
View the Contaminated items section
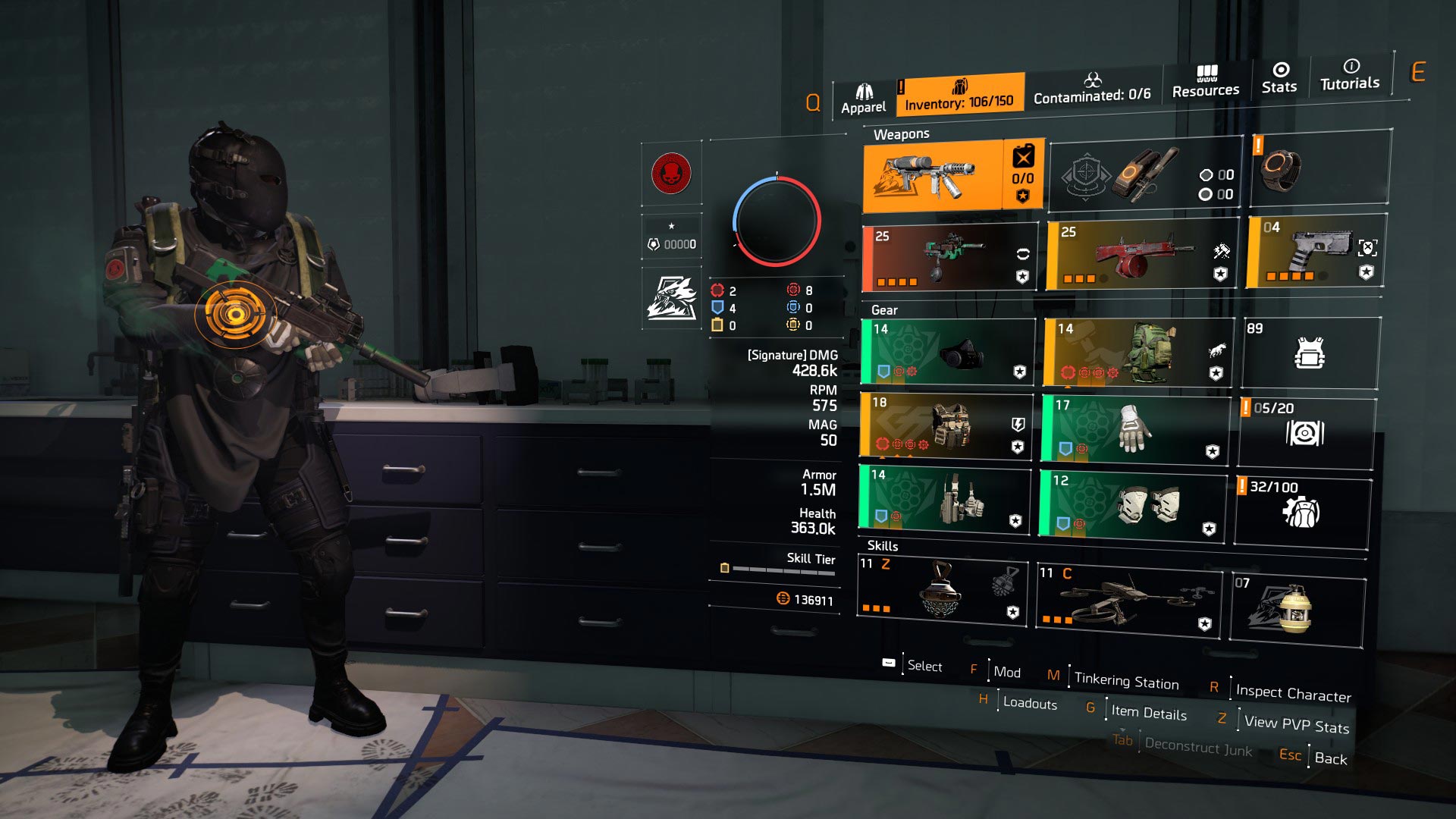(x=1094, y=96)
